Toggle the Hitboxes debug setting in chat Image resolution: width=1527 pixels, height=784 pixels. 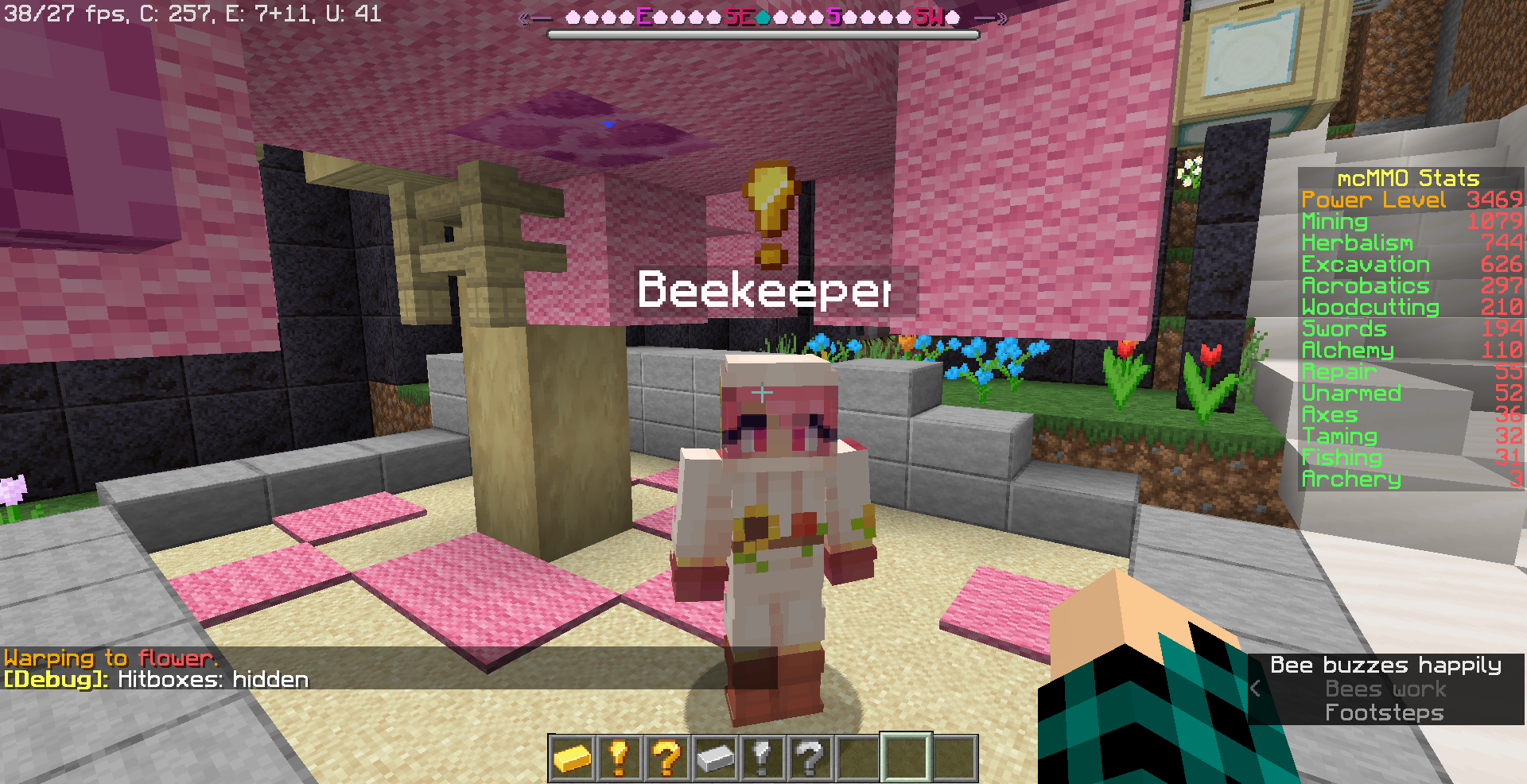[x=156, y=679]
